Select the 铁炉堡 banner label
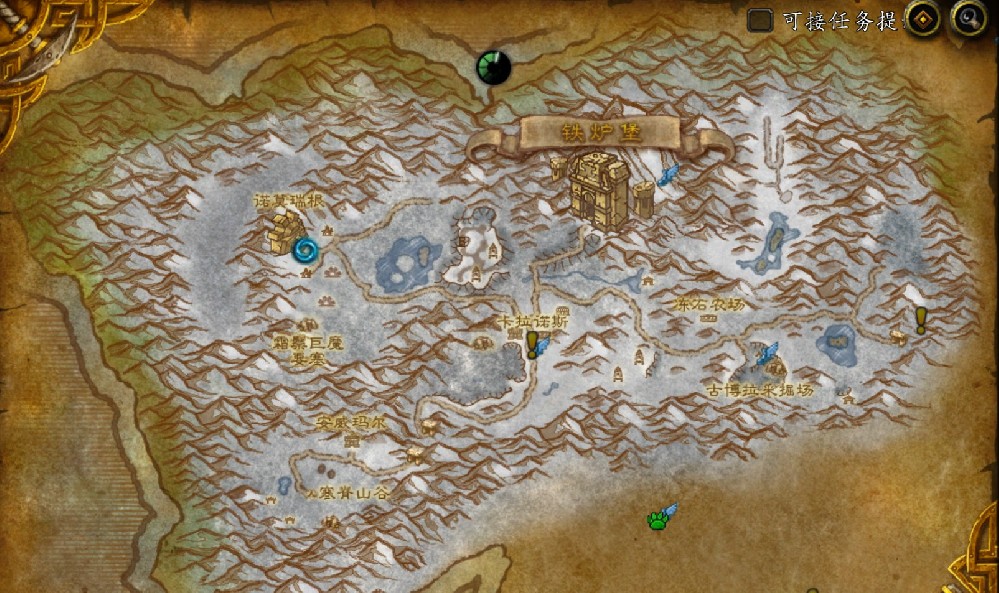This screenshot has width=999, height=593. click(x=600, y=133)
